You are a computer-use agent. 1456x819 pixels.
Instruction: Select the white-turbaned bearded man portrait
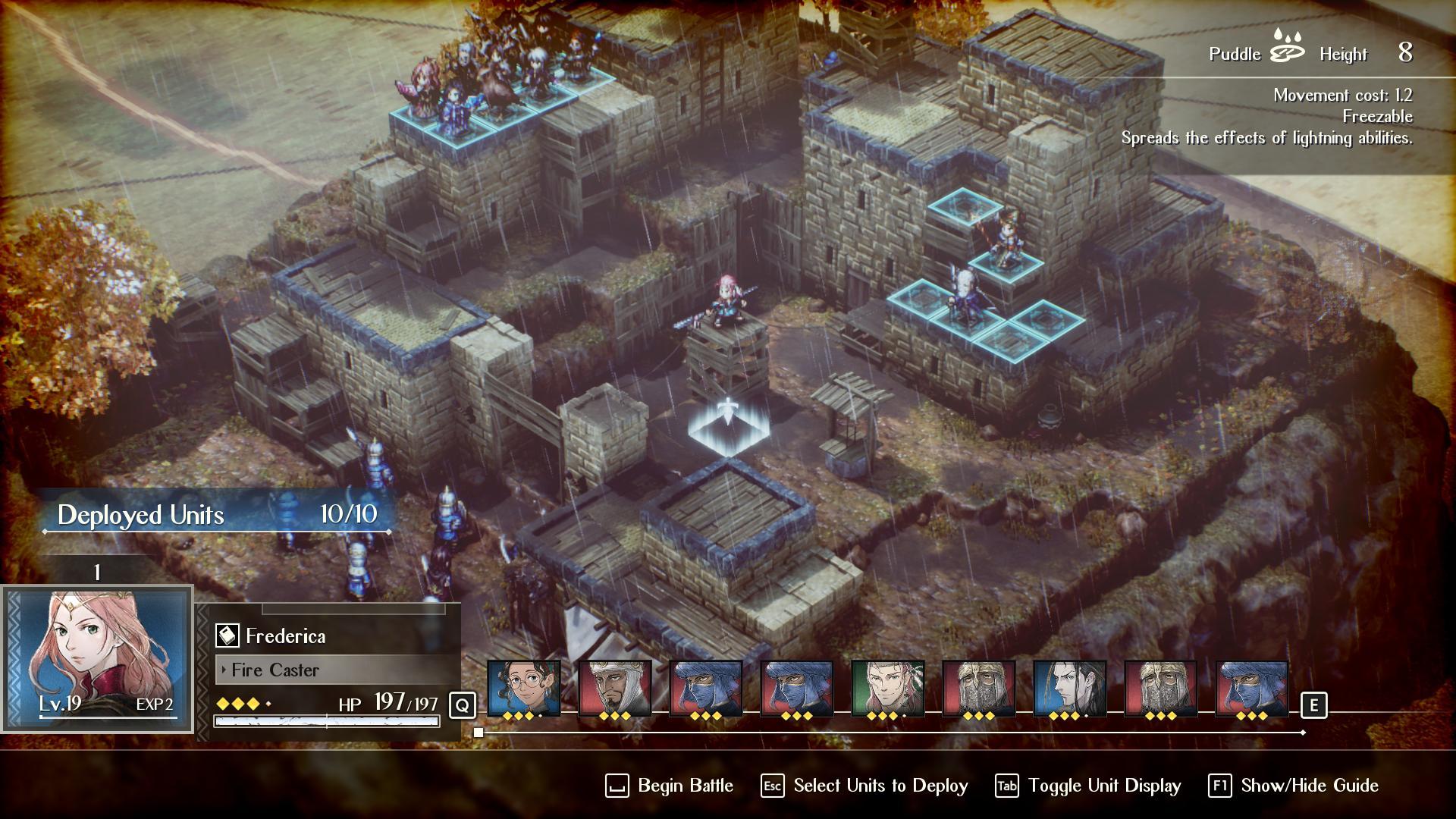[x=614, y=688]
